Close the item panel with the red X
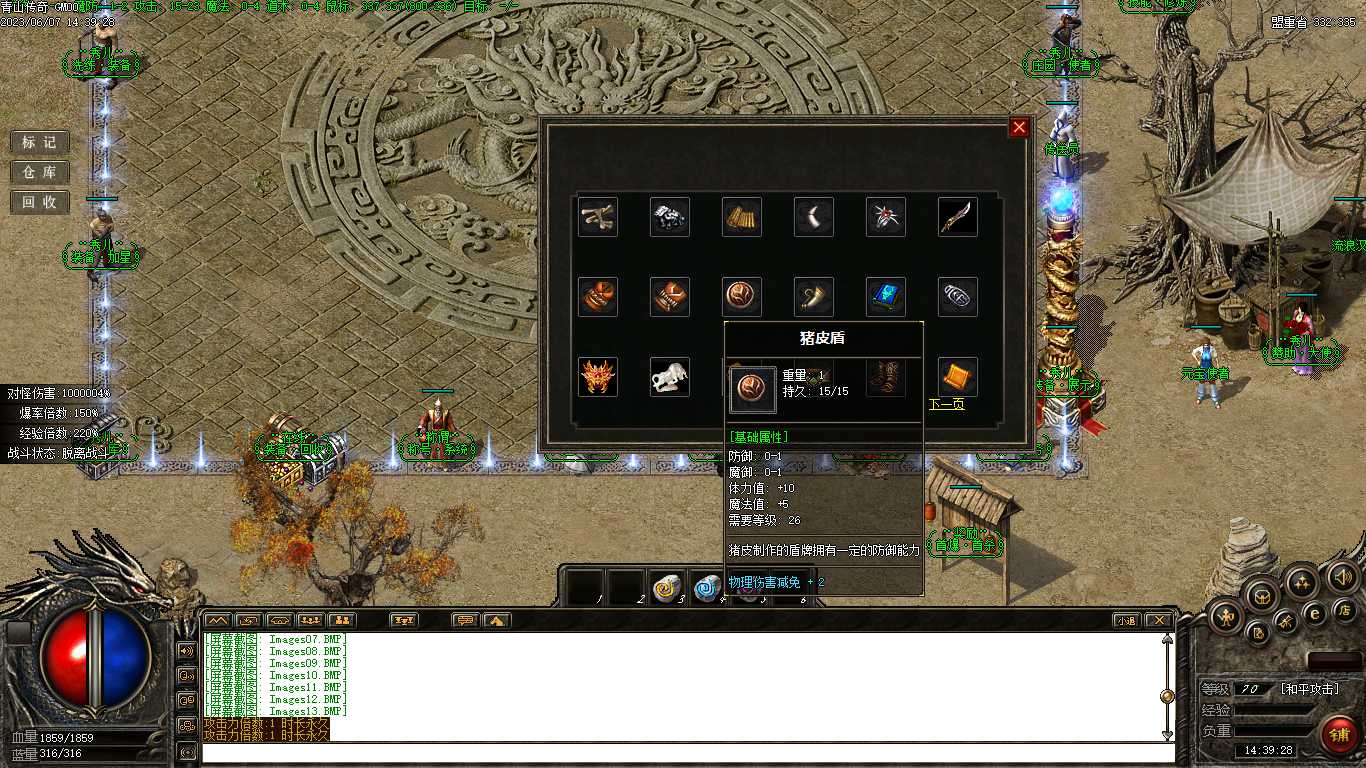 [1019, 127]
